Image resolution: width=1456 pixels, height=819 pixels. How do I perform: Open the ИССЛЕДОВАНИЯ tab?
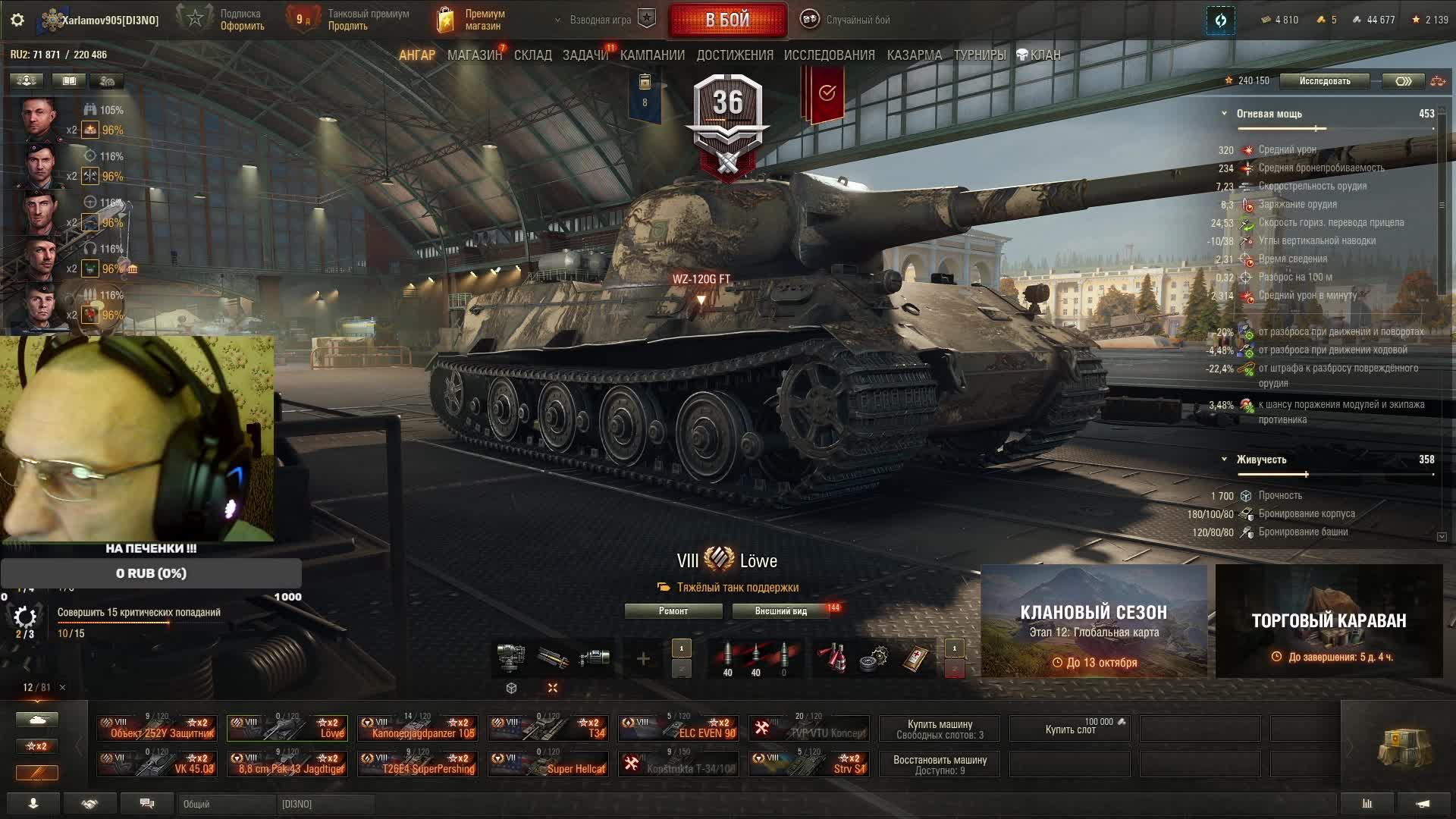pos(829,55)
